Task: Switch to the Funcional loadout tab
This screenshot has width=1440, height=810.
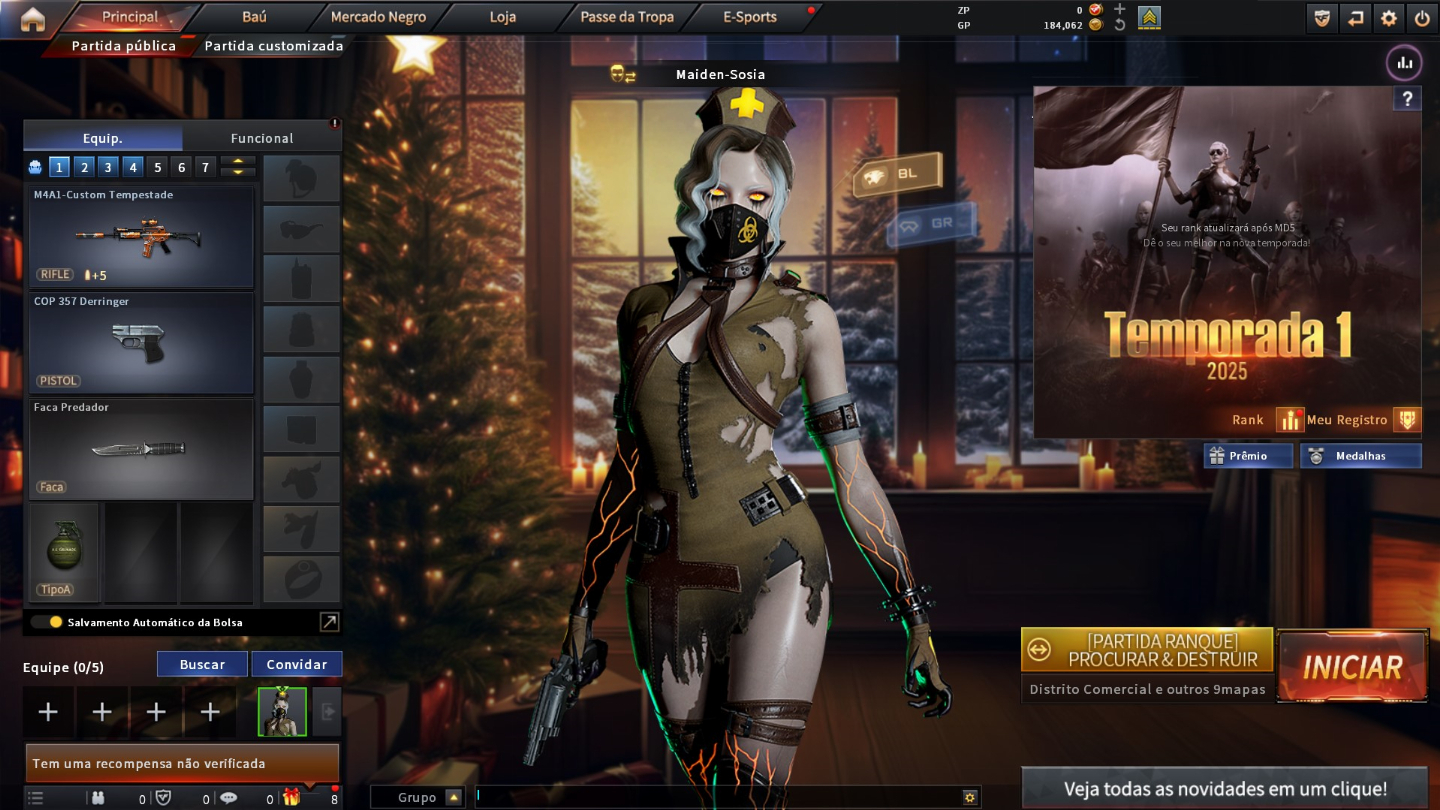Action: 262,139
